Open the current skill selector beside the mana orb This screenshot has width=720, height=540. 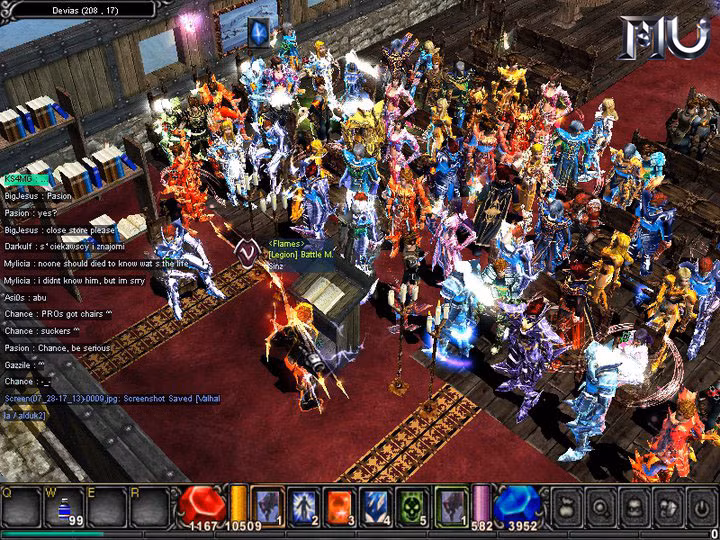tap(450, 507)
